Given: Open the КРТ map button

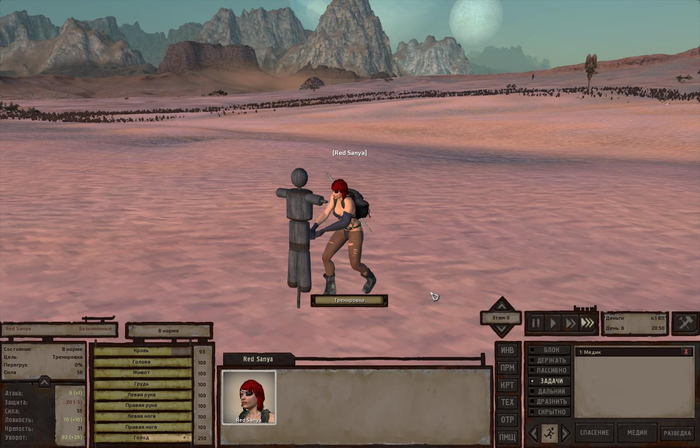Looking at the screenshot, I should (x=508, y=384).
